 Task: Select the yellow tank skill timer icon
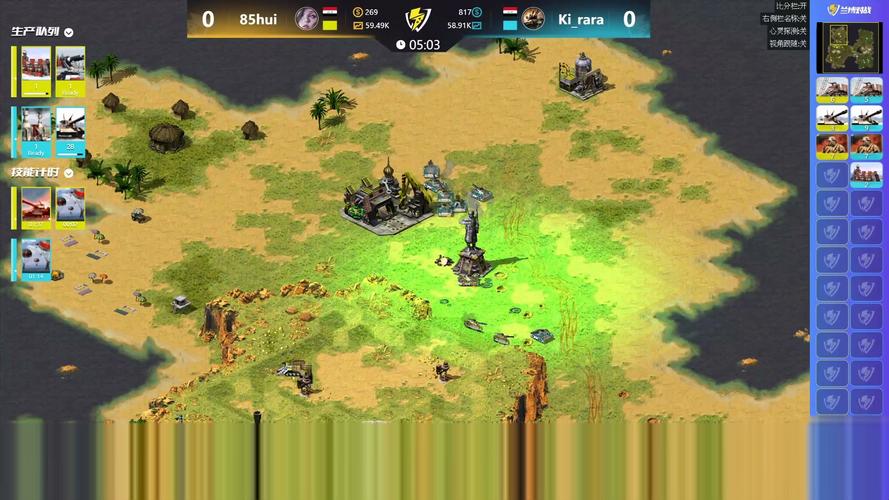coord(36,208)
